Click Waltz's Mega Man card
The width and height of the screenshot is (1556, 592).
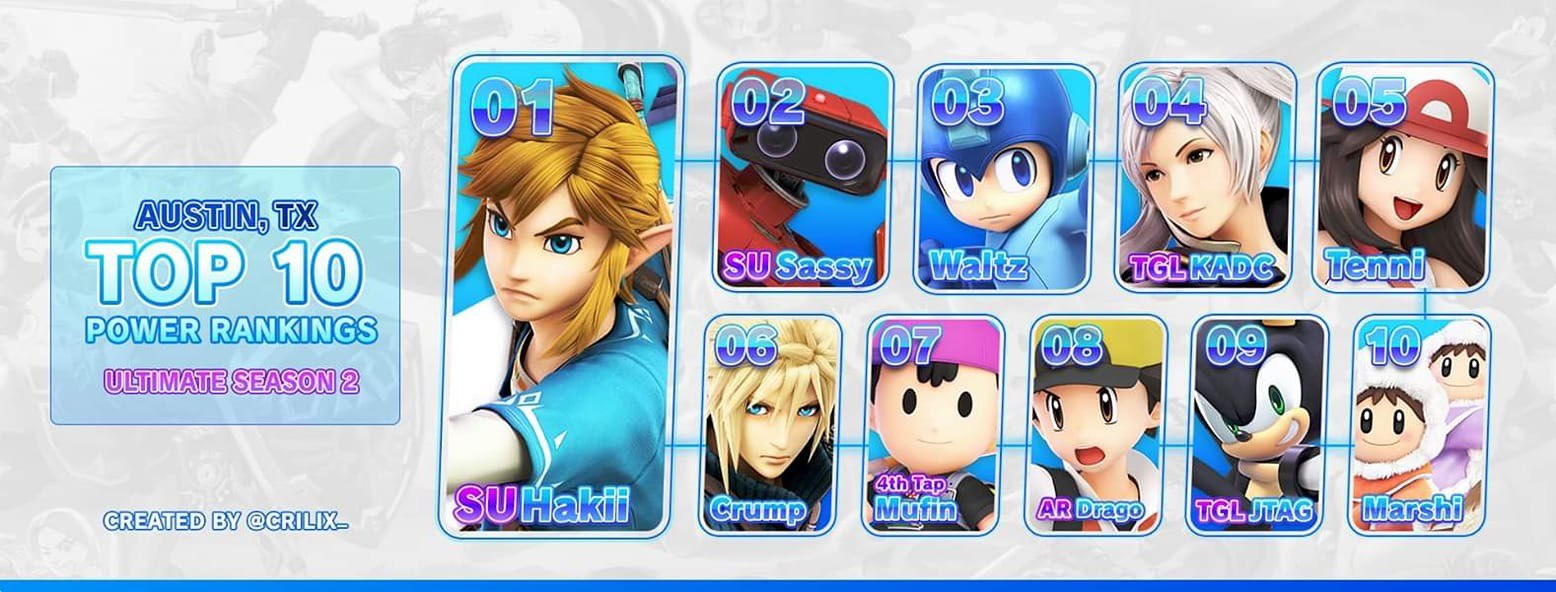[1003, 177]
